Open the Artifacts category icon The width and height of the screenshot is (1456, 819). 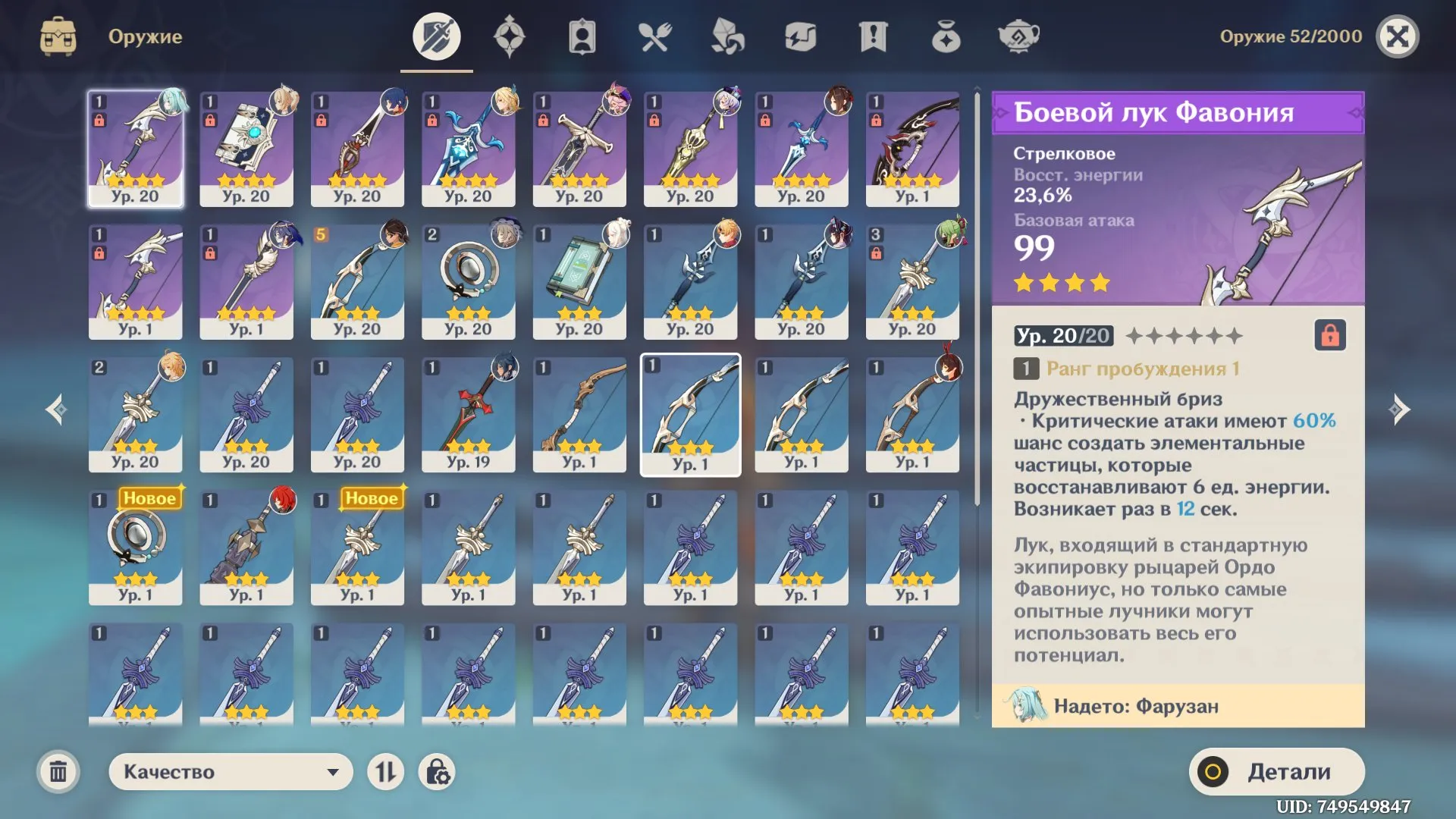510,36
